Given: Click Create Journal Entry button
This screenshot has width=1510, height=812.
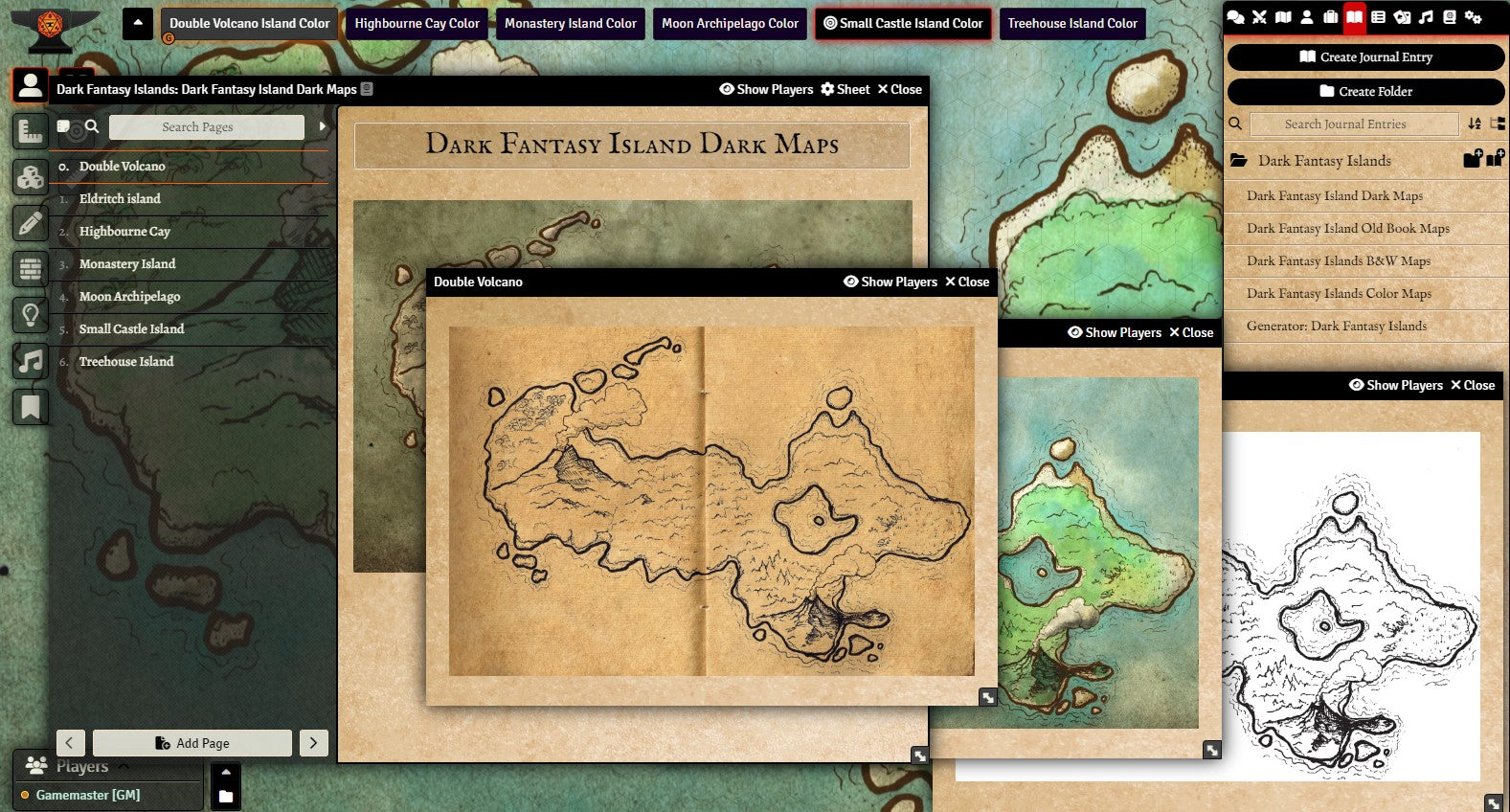Looking at the screenshot, I should click(1365, 57).
